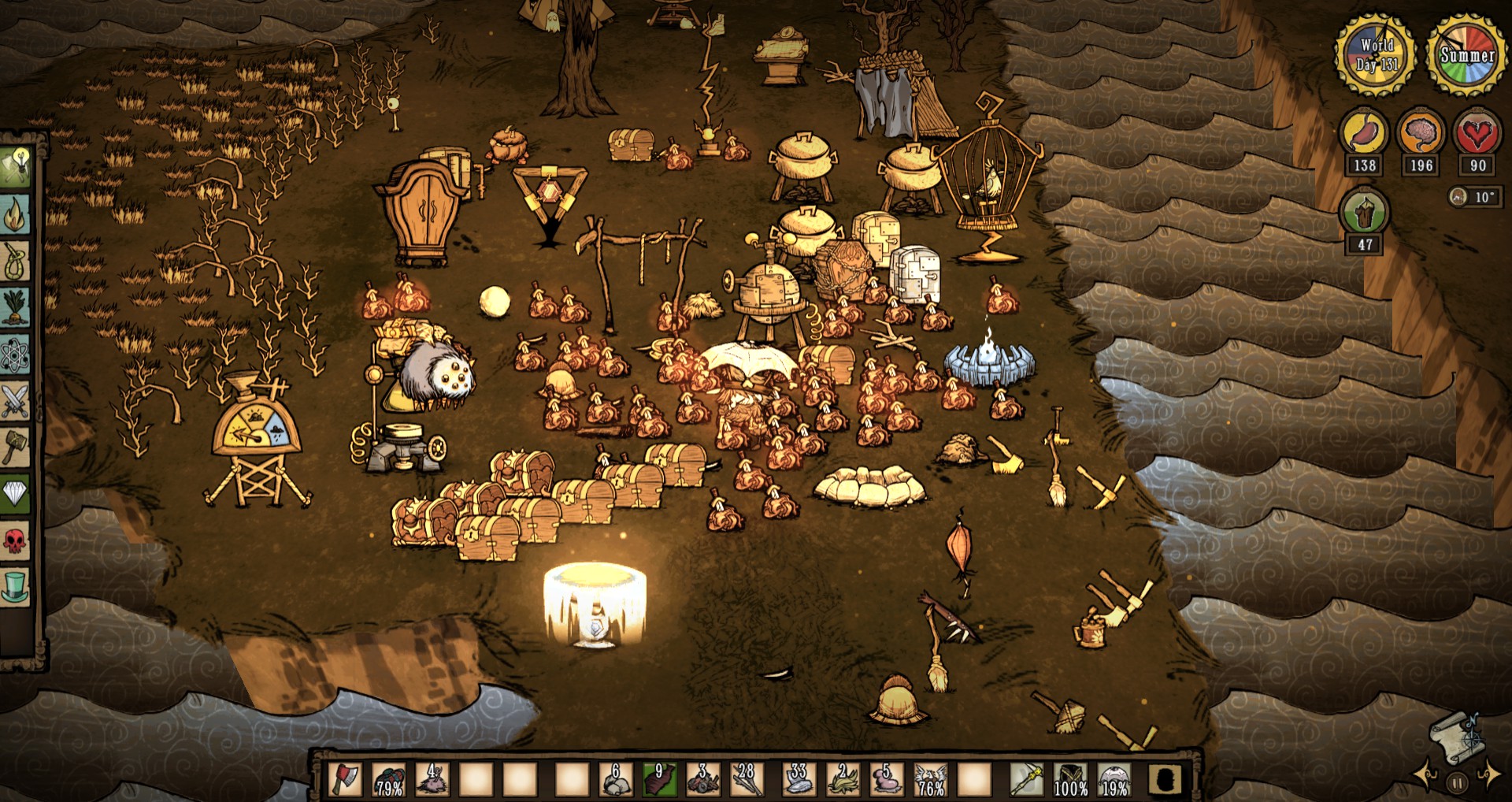The width and height of the screenshot is (1512, 802).
Task: Open the Fight crossed-swords tab
Action: tap(16, 401)
